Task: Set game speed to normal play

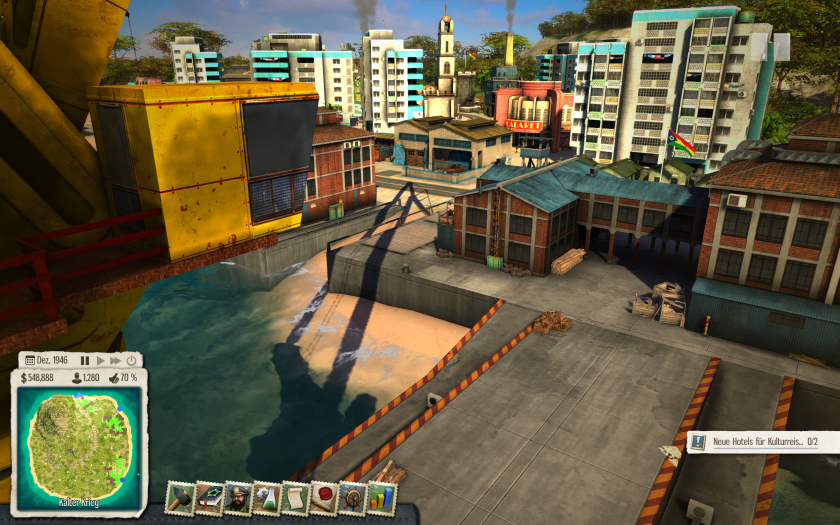Action: pos(100,360)
